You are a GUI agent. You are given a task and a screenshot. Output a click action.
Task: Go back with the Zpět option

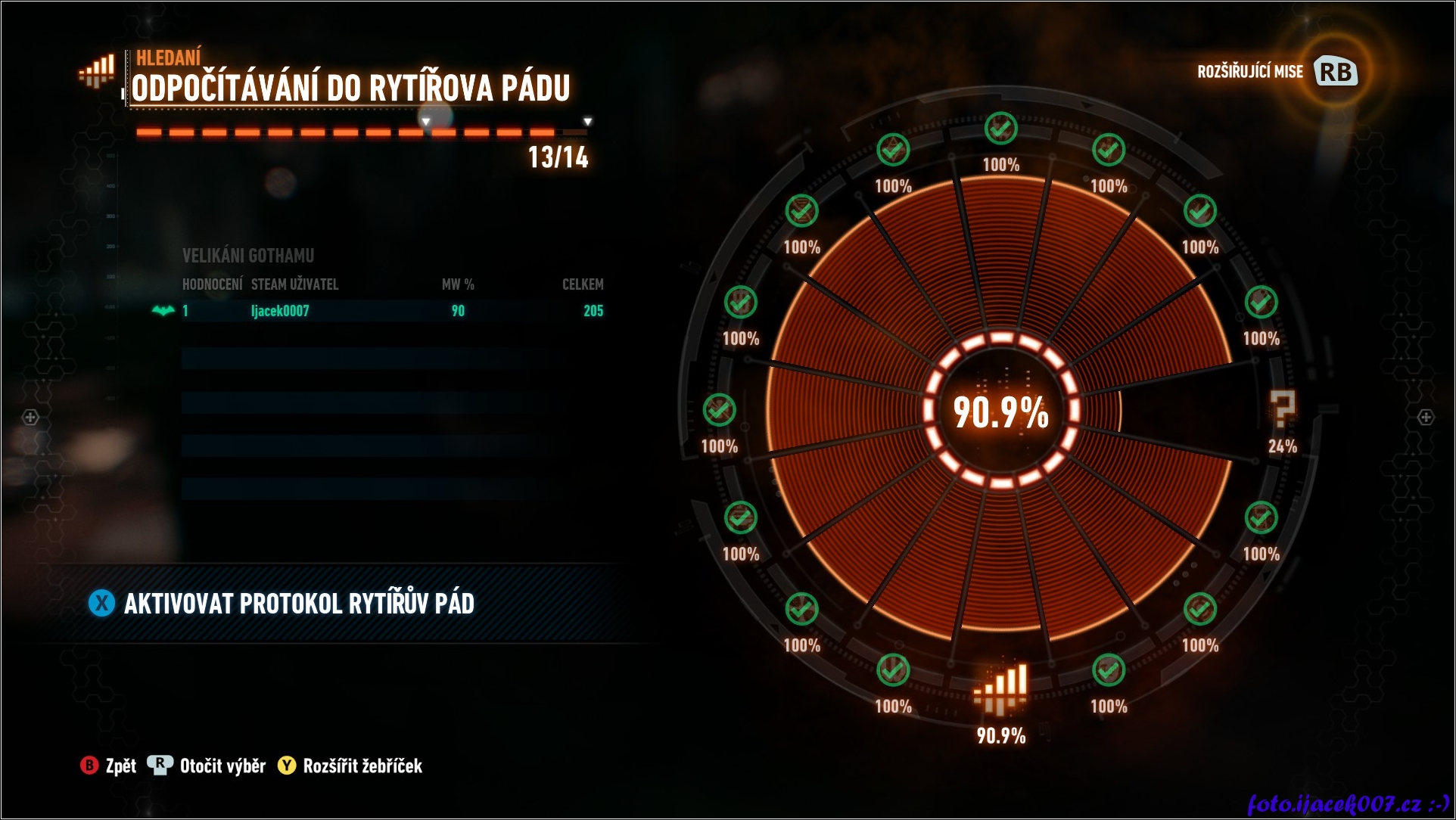[109, 766]
